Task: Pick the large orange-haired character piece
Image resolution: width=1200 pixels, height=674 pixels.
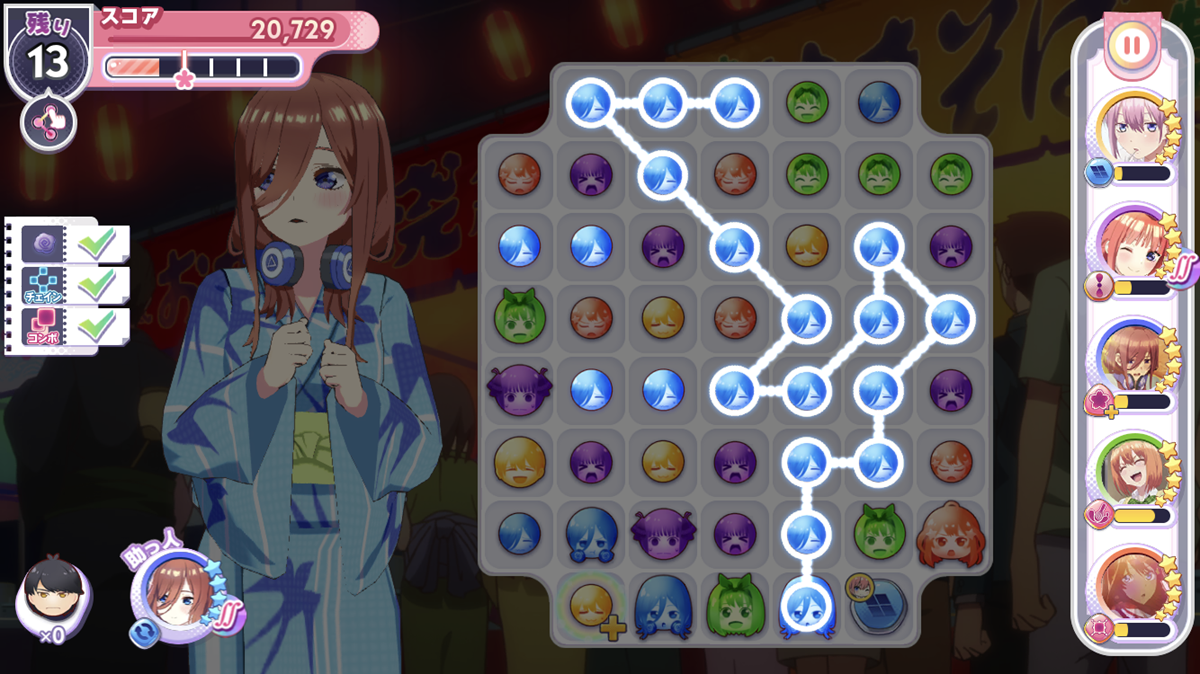Action: coord(951,534)
